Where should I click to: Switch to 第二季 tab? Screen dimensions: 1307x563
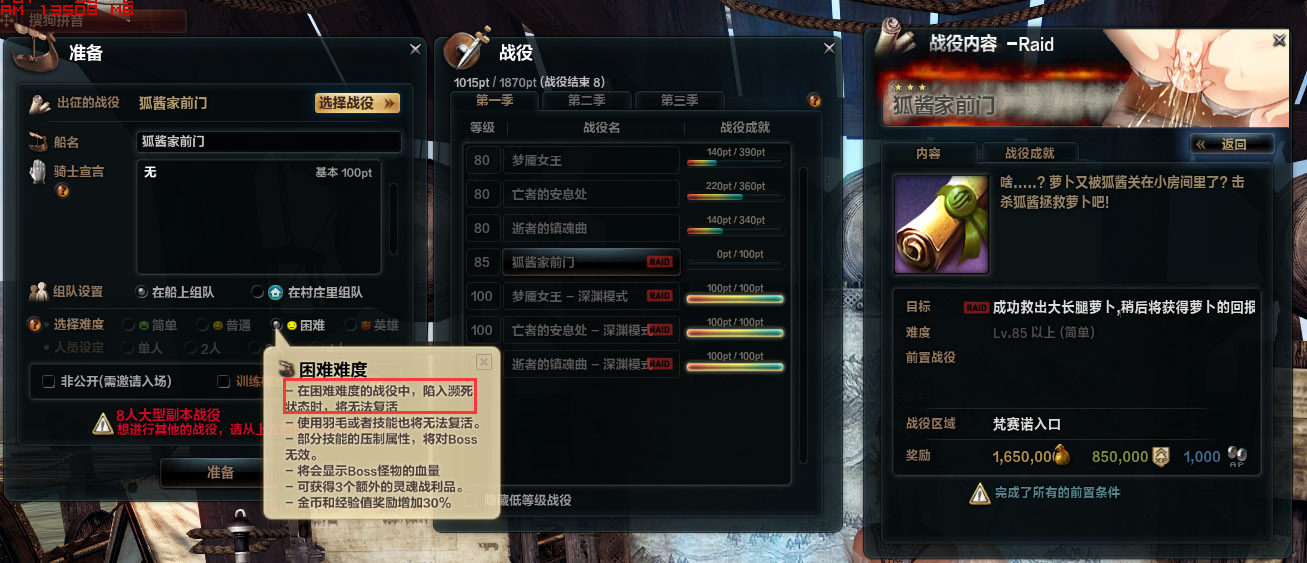(586, 100)
